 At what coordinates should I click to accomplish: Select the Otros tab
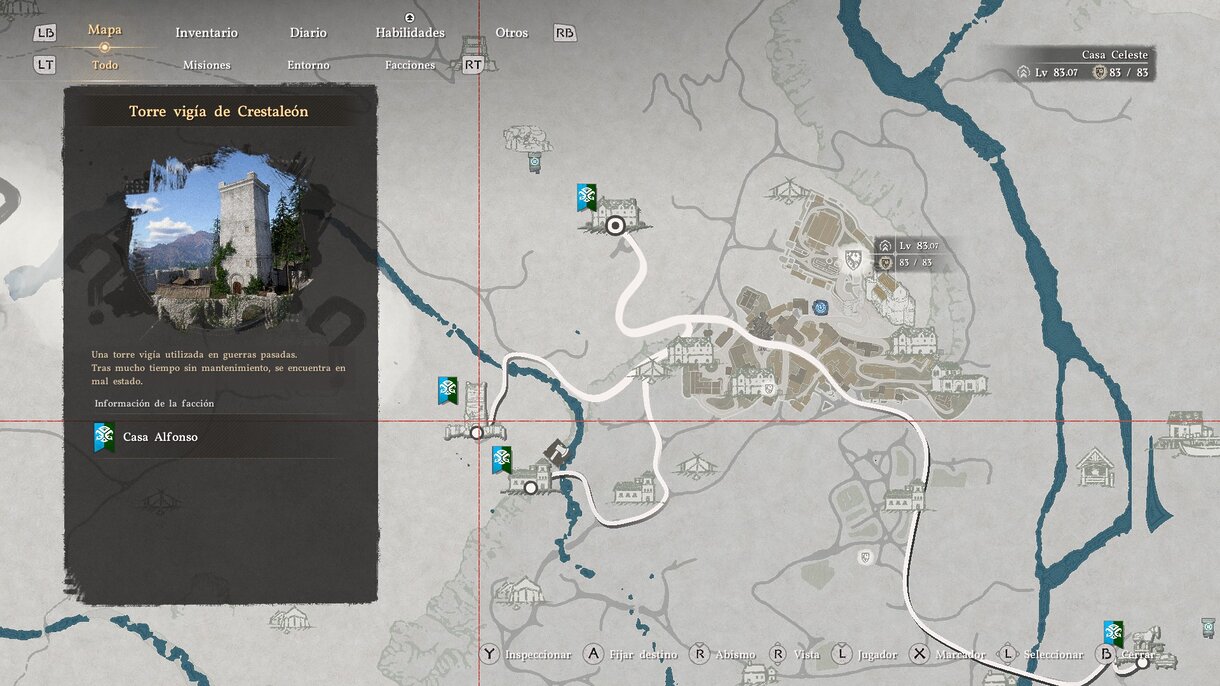pos(511,33)
